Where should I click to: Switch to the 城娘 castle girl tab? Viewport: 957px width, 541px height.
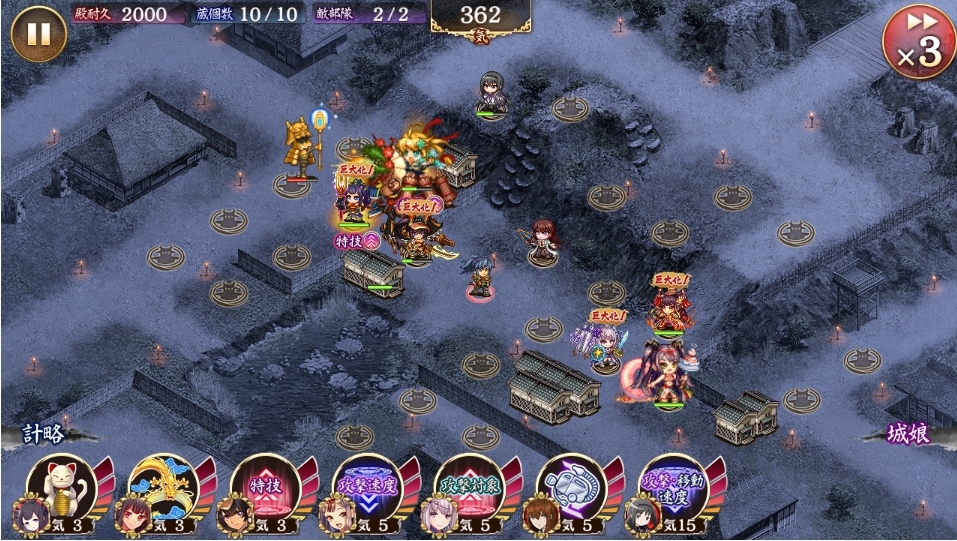[x=912, y=434]
